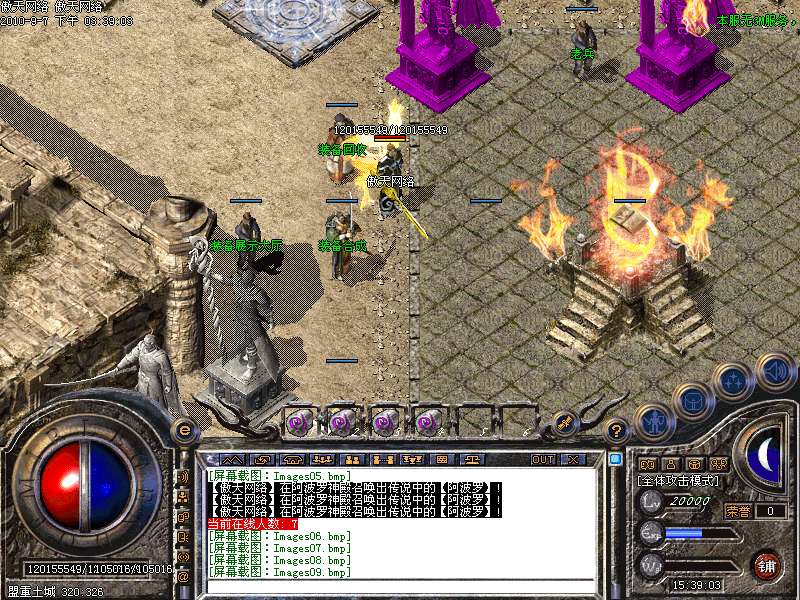800x600 pixels.
Task: Open the red 铺 shop button
Action: pyautogui.click(x=766, y=565)
